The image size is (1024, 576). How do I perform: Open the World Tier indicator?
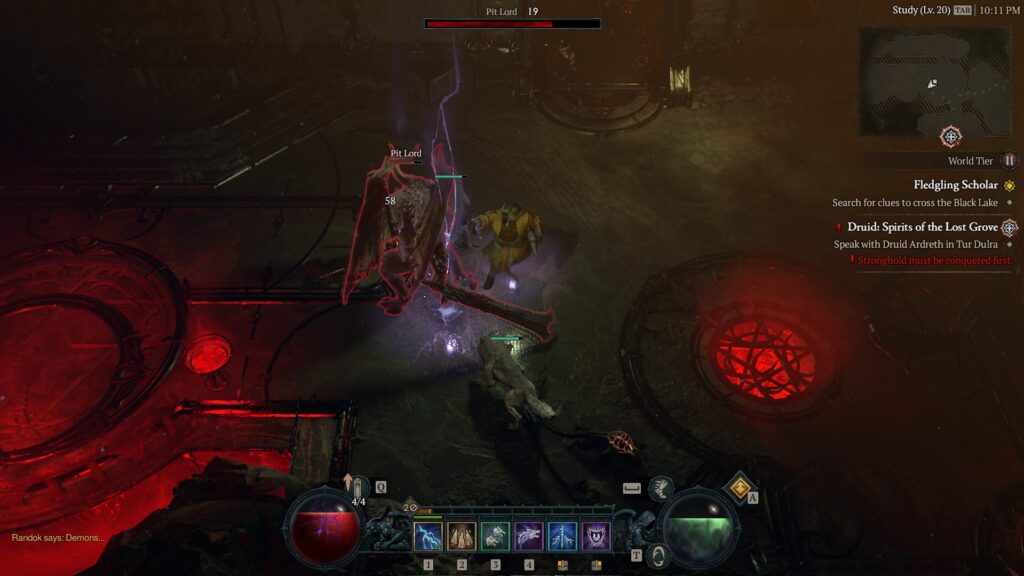[1009, 161]
